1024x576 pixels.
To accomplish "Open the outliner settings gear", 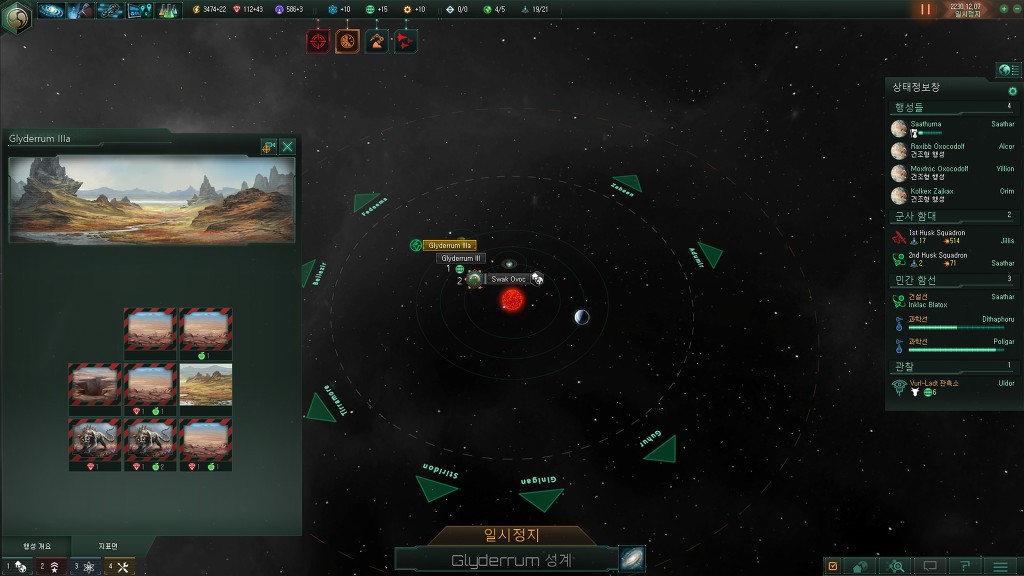I will [1012, 91].
